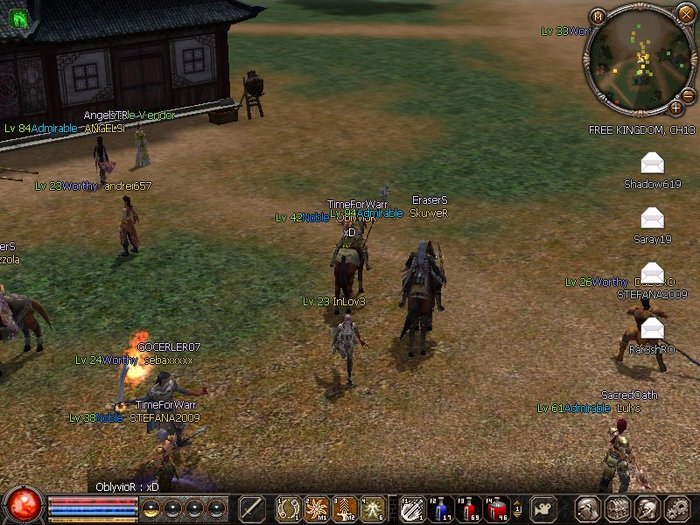Select the sword attack quickslot
The image size is (700, 525).
point(253,508)
